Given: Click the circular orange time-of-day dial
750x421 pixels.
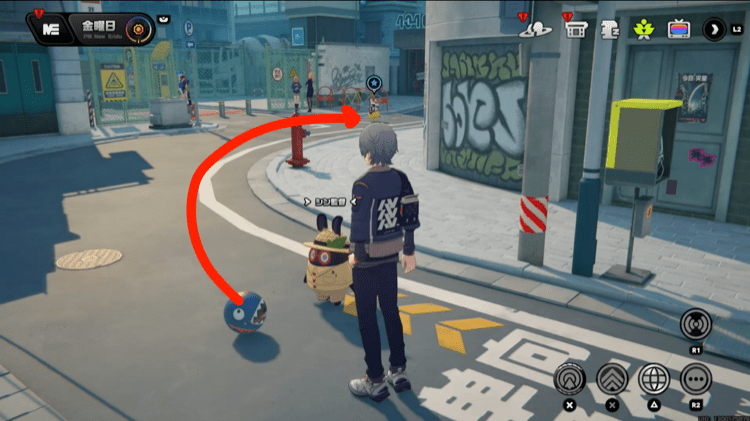Looking at the screenshot, I should 139,28.
